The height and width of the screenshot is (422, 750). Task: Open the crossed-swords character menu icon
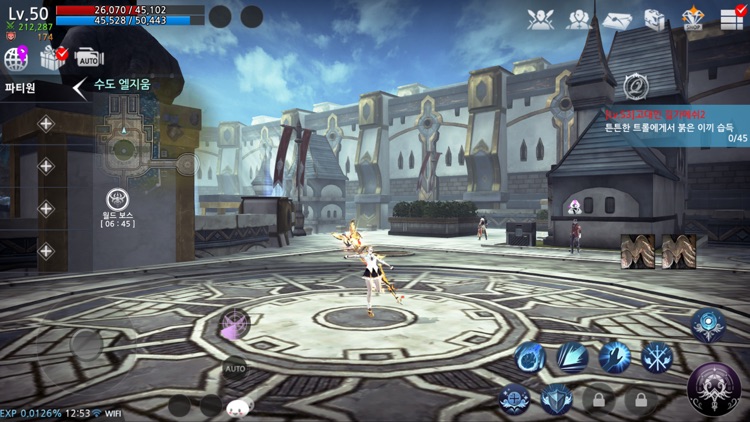coord(541,19)
